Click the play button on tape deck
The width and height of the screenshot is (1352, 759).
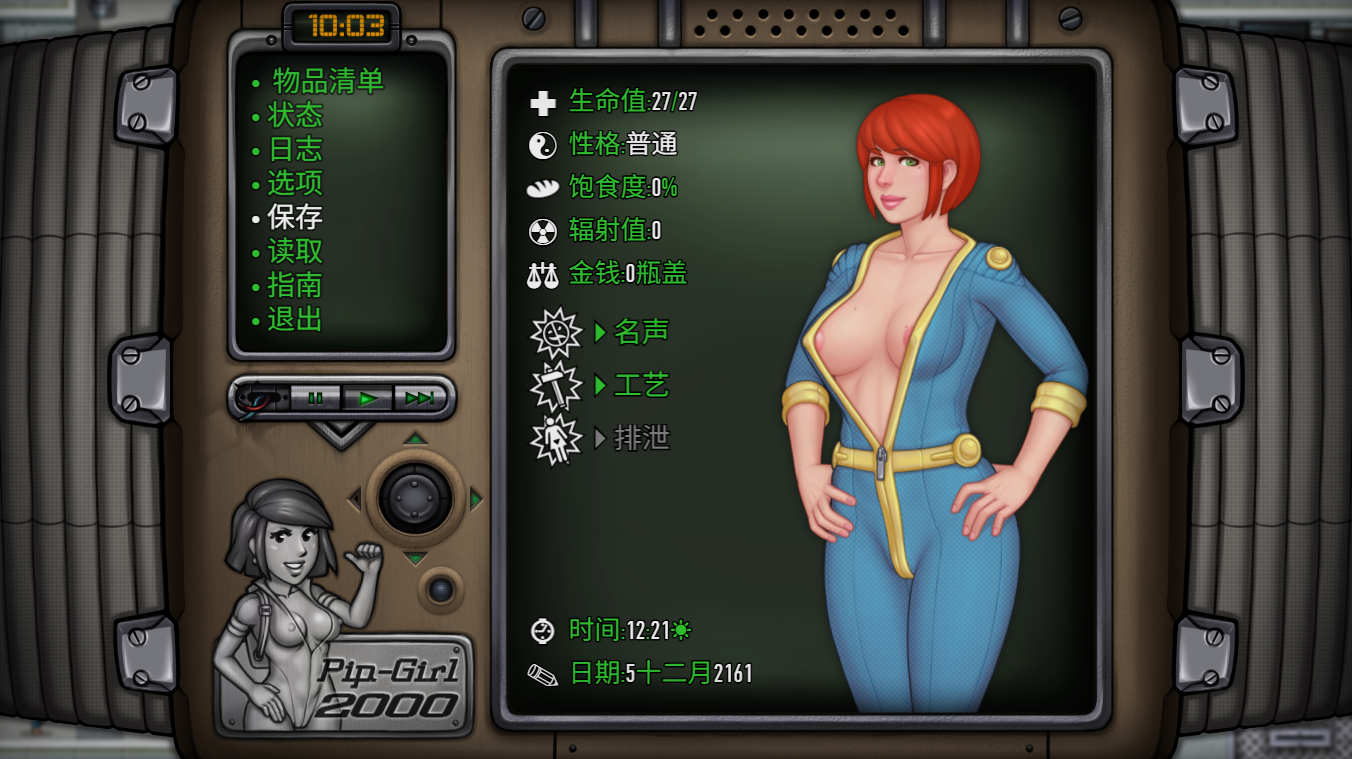click(x=368, y=398)
